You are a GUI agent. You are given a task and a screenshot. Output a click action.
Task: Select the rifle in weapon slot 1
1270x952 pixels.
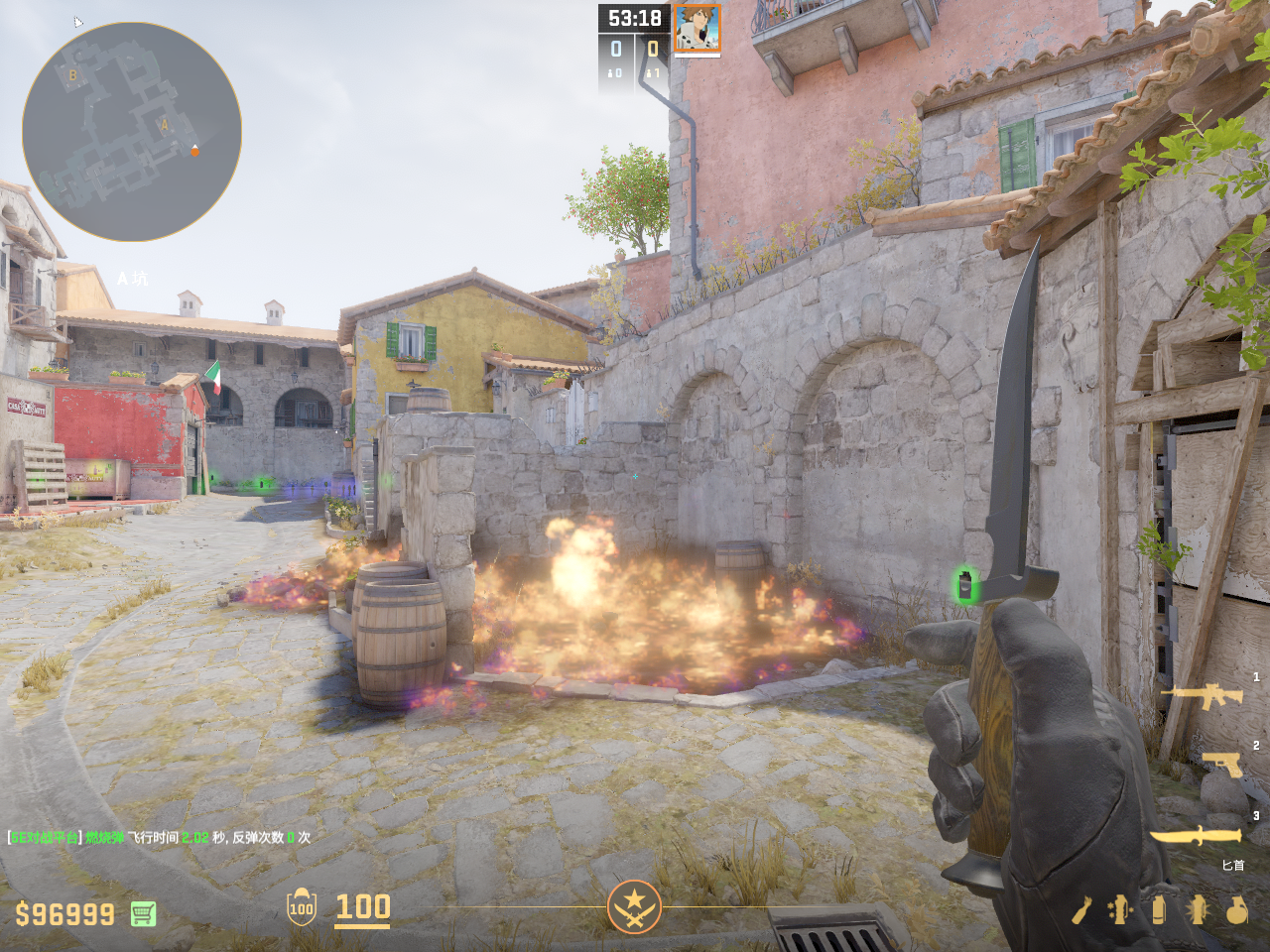click(1202, 695)
